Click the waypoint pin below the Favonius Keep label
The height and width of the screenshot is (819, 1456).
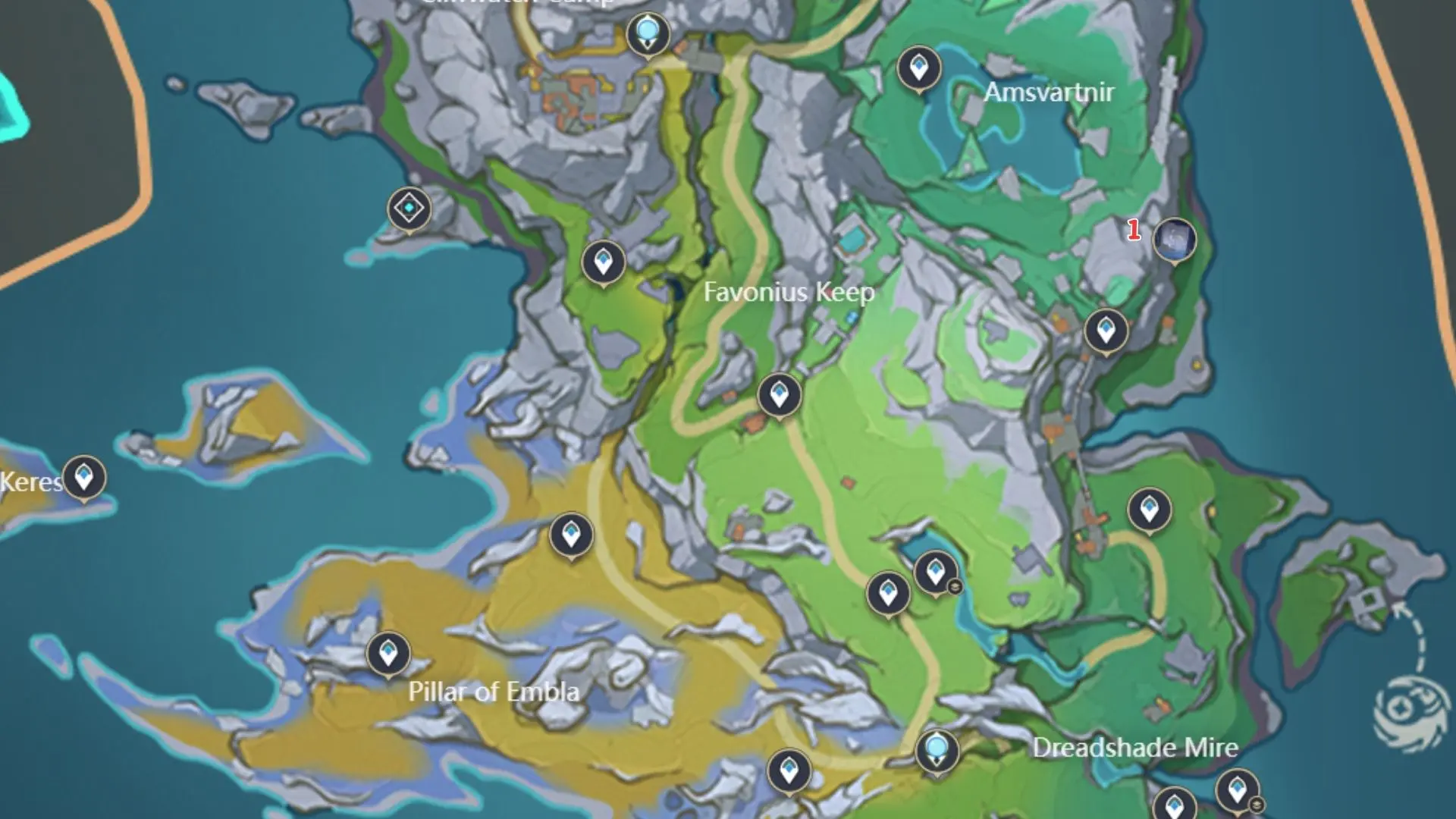point(778,395)
